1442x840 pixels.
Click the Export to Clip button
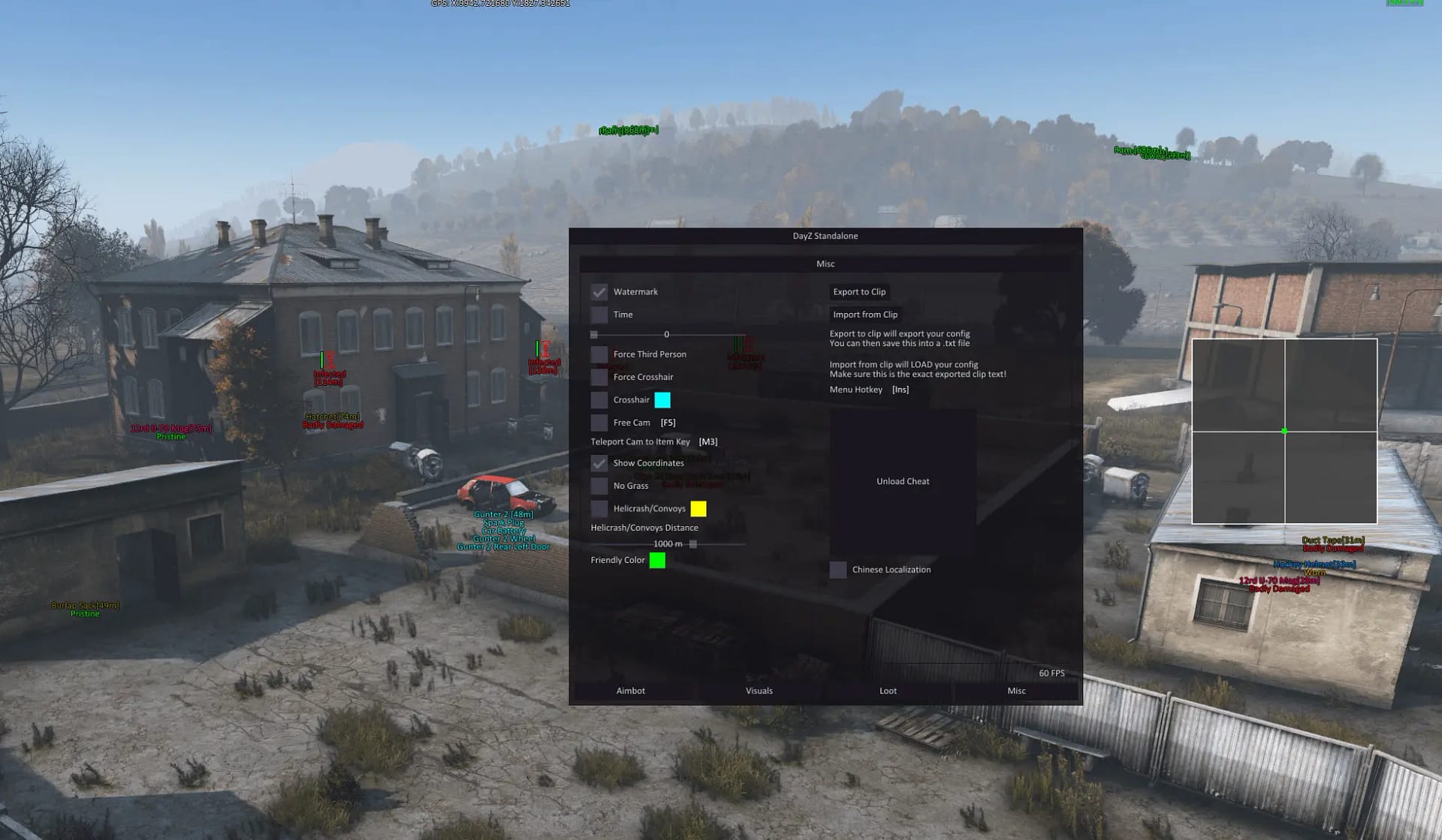pos(859,291)
